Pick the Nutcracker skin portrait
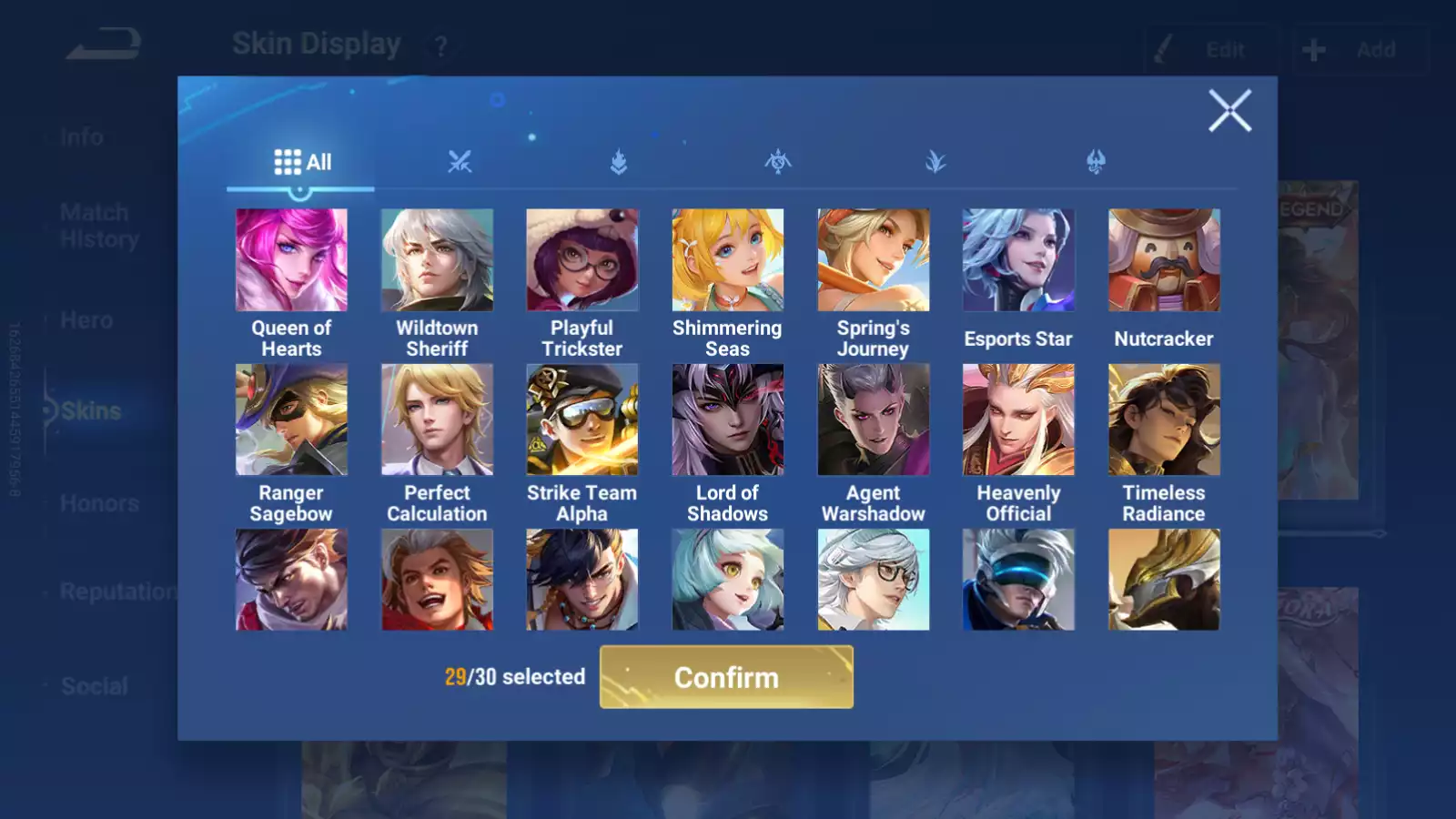1456x819 pixels. (x=1164, y=258)
